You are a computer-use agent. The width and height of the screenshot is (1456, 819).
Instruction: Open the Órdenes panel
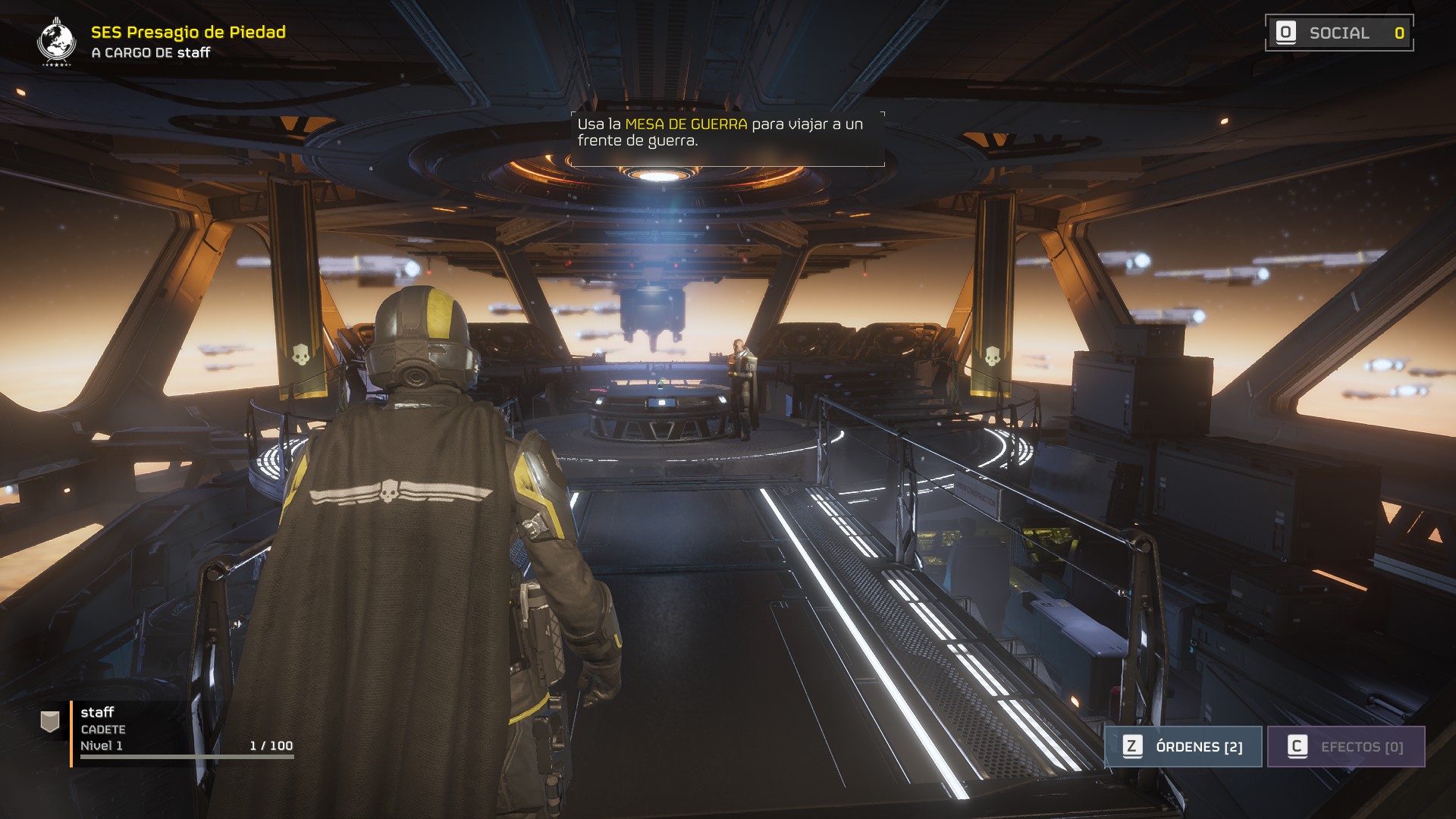(x=1183, y=746)
